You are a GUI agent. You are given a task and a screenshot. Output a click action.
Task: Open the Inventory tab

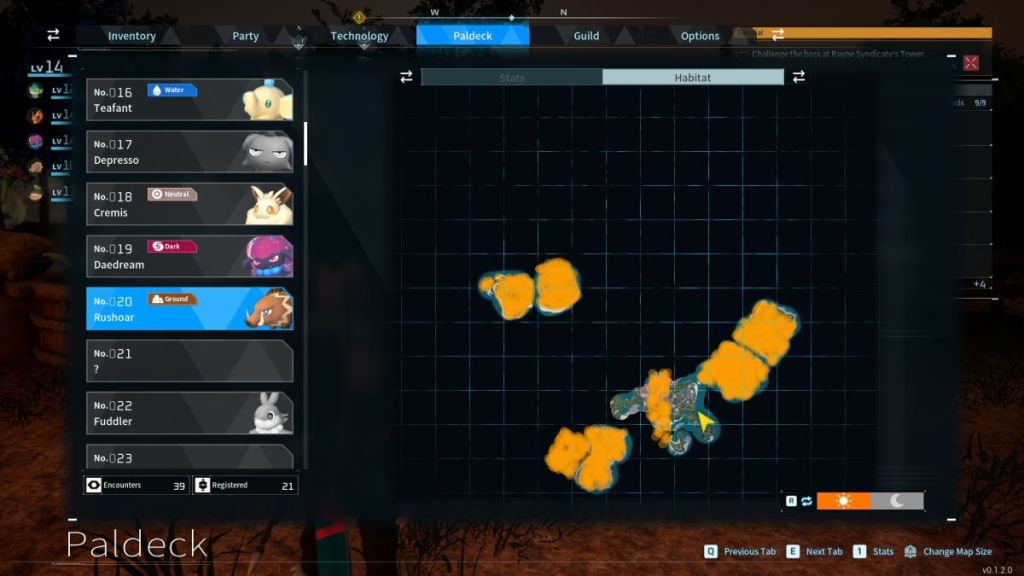(132, 36)
